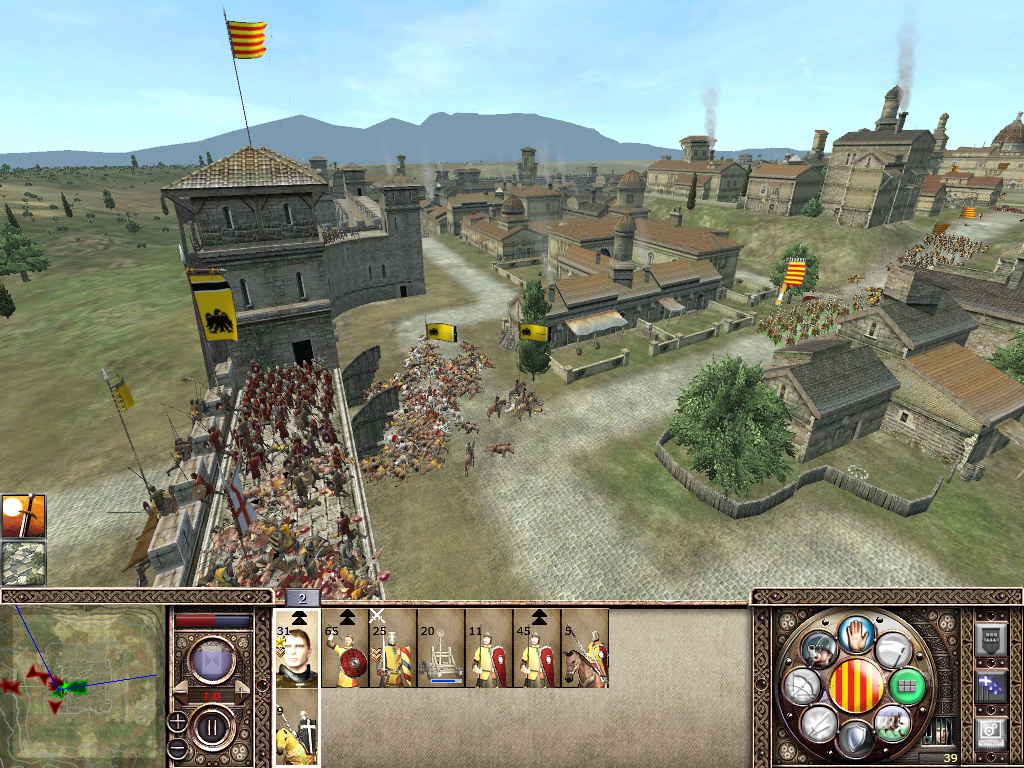Activate the halt order hand icon
Image resolution: width=1024 pixels, height=768 pixels.
(x=856, y=633)
